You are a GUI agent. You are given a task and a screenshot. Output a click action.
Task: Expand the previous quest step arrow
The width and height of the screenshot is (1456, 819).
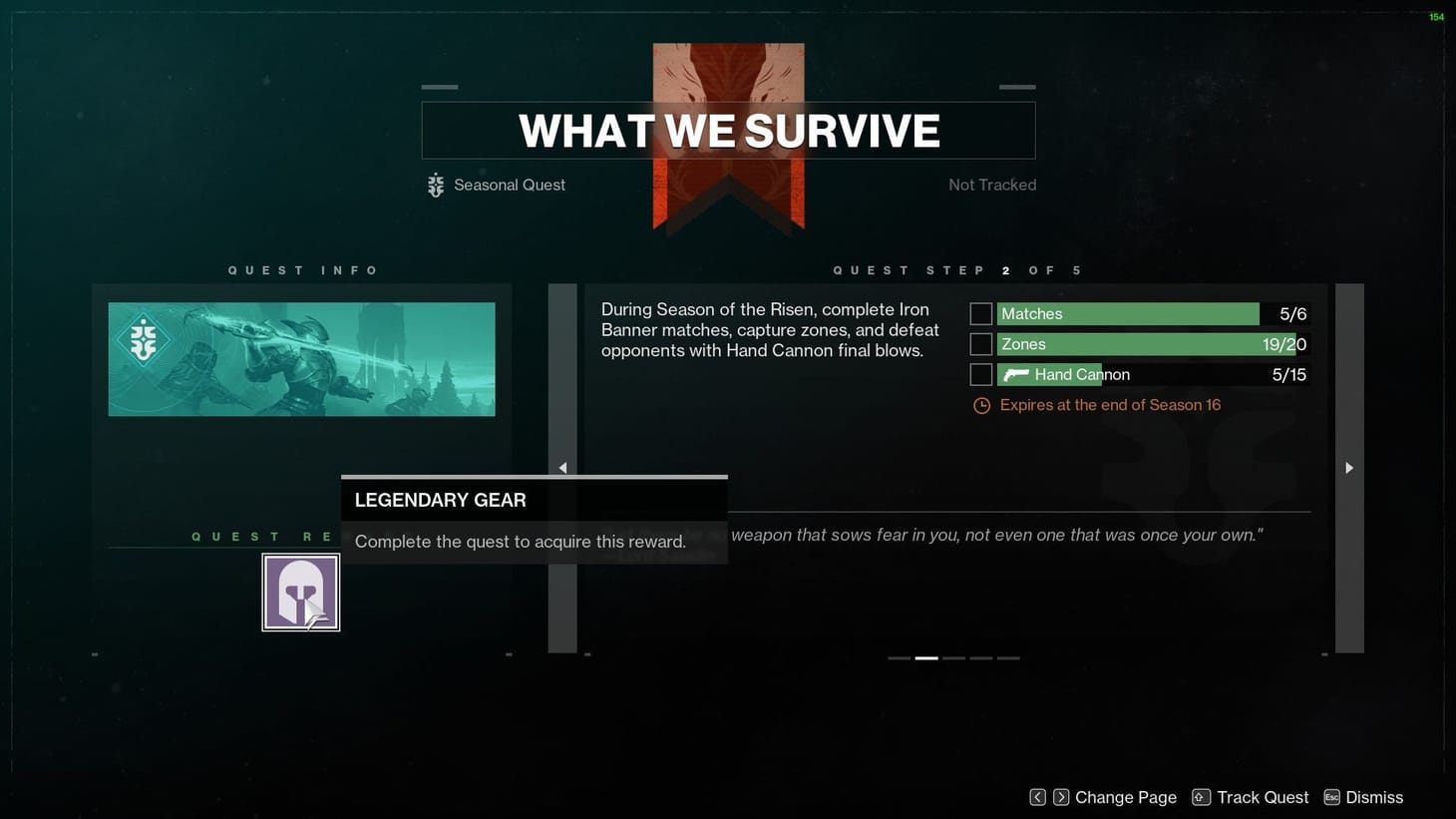562,467
